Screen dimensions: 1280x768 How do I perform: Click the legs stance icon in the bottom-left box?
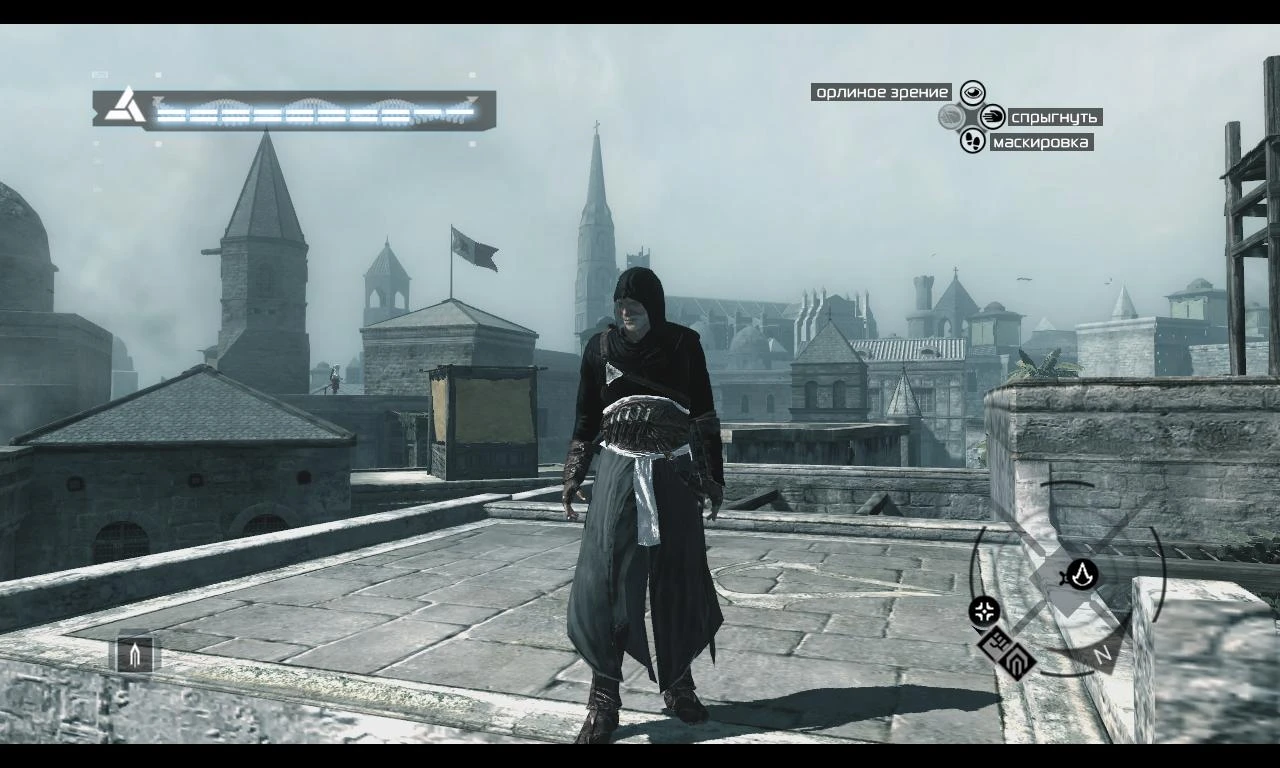133,655
